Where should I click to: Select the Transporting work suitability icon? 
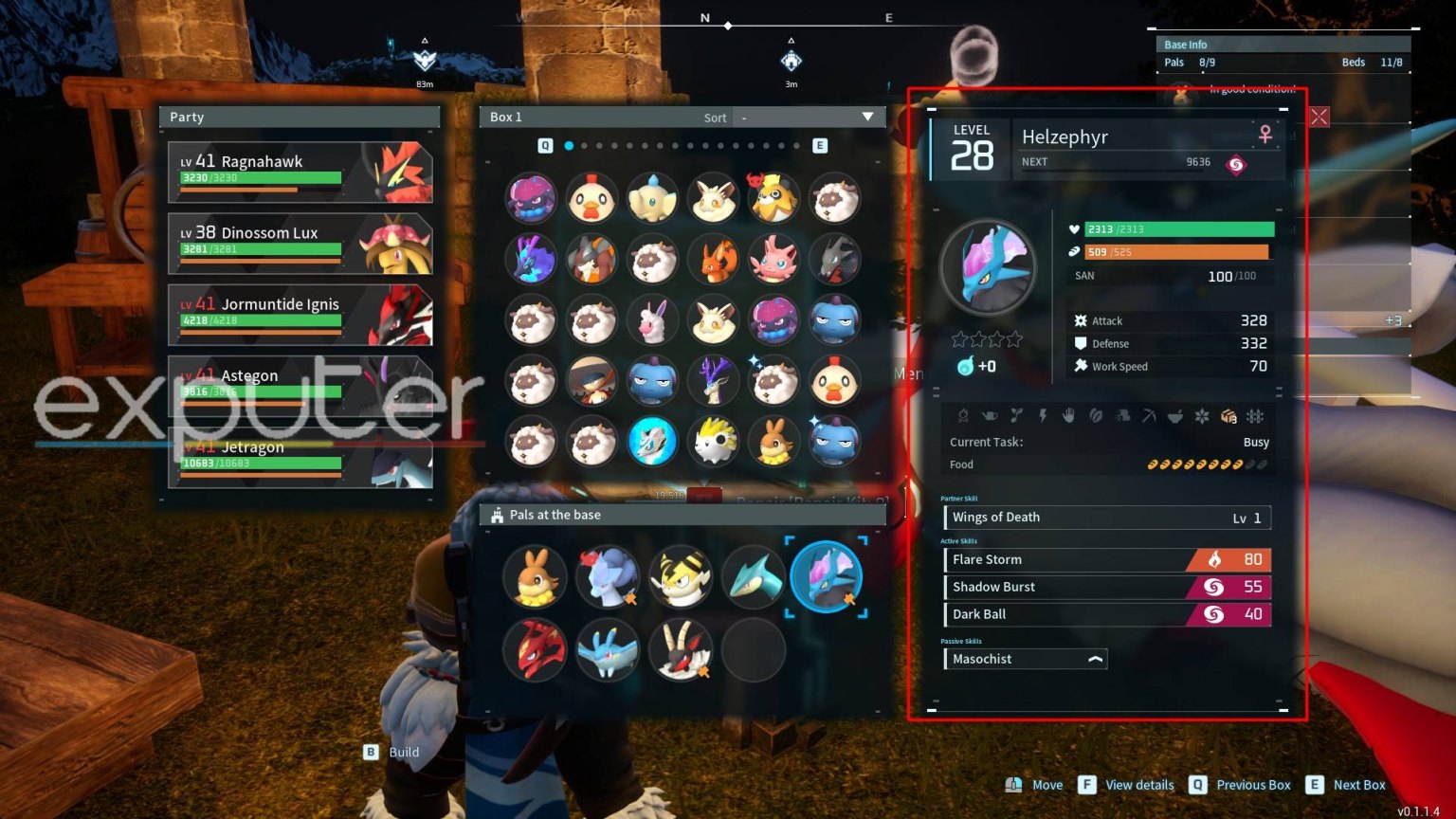click(1228, 416)
